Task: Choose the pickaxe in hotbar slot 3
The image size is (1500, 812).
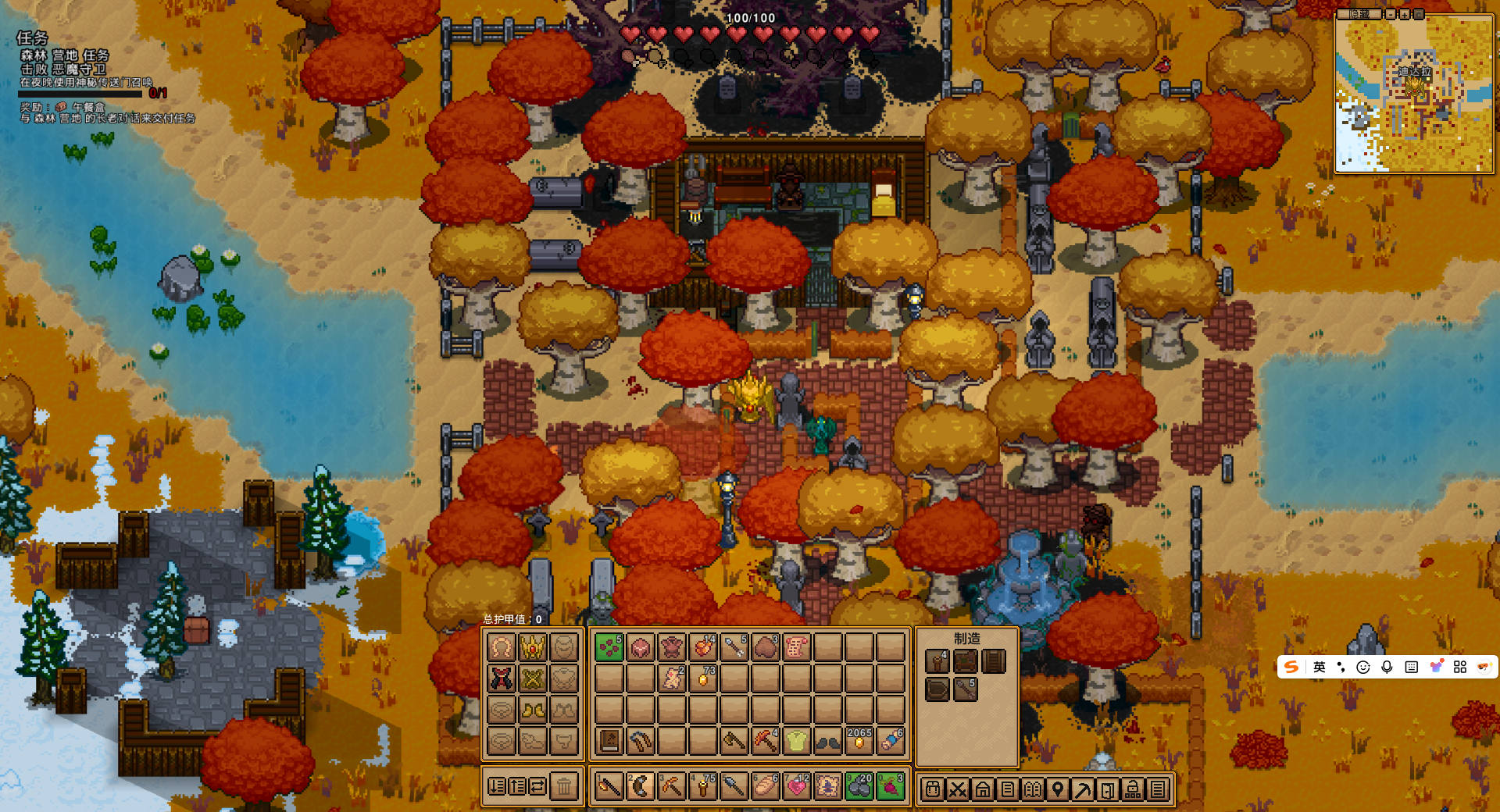Action: tap(671, 787)
